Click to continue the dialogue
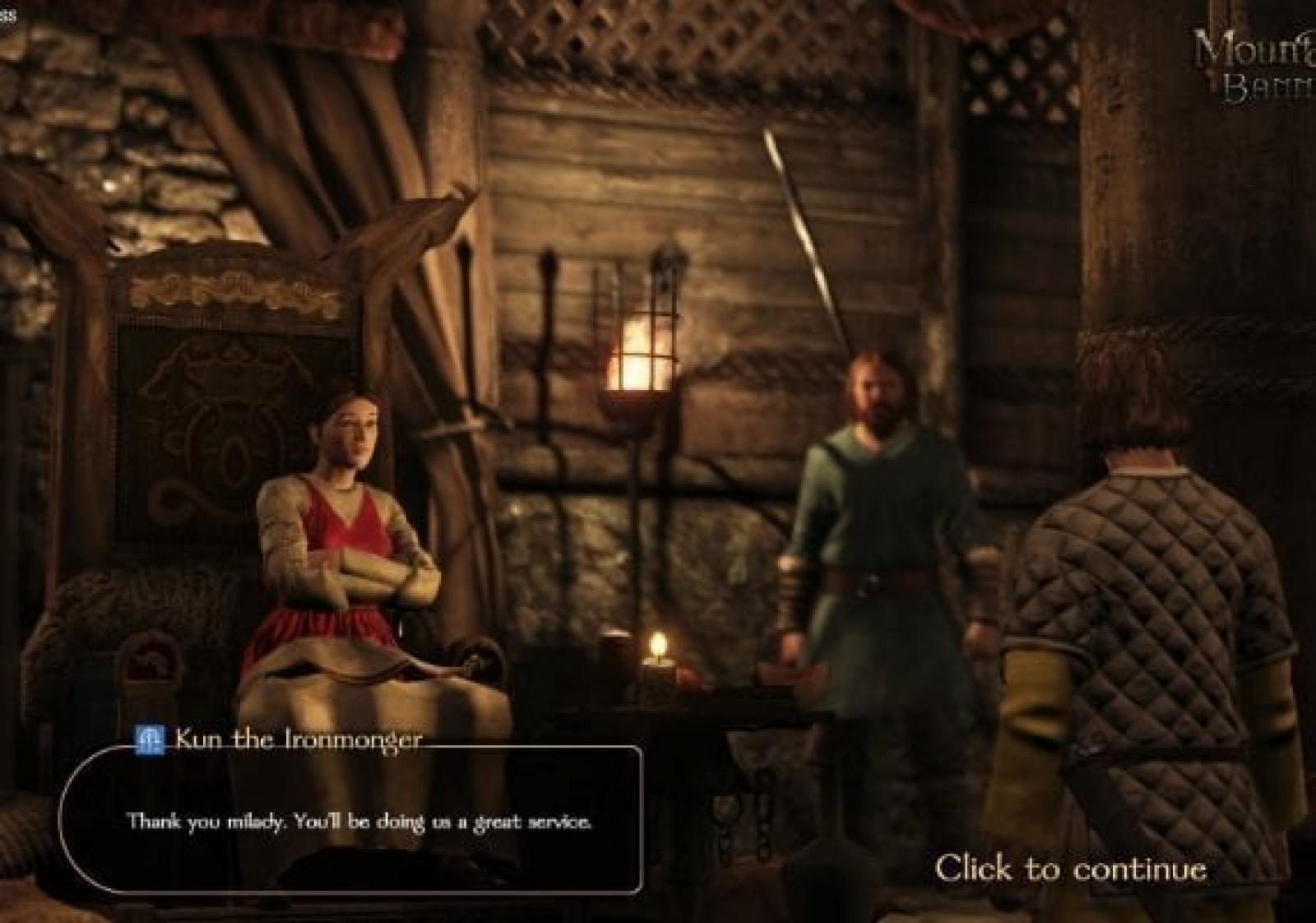The image size is (1316, 923). point(1070,870)
